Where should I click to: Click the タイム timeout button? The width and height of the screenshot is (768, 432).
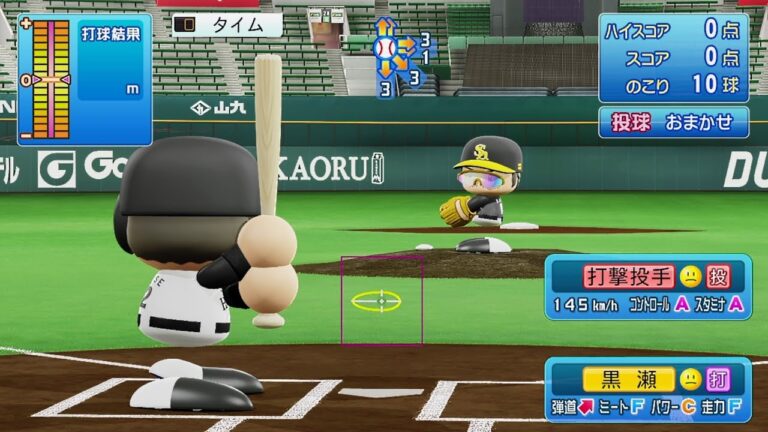pos(227,25)
